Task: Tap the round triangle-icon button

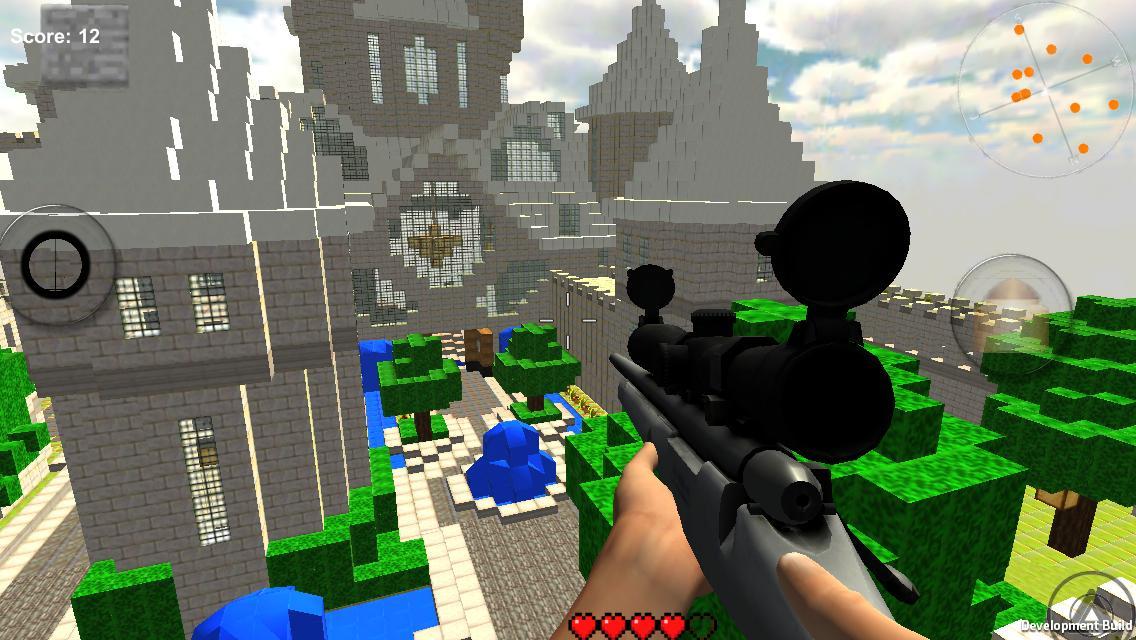Action: (x=1097, y=604)
